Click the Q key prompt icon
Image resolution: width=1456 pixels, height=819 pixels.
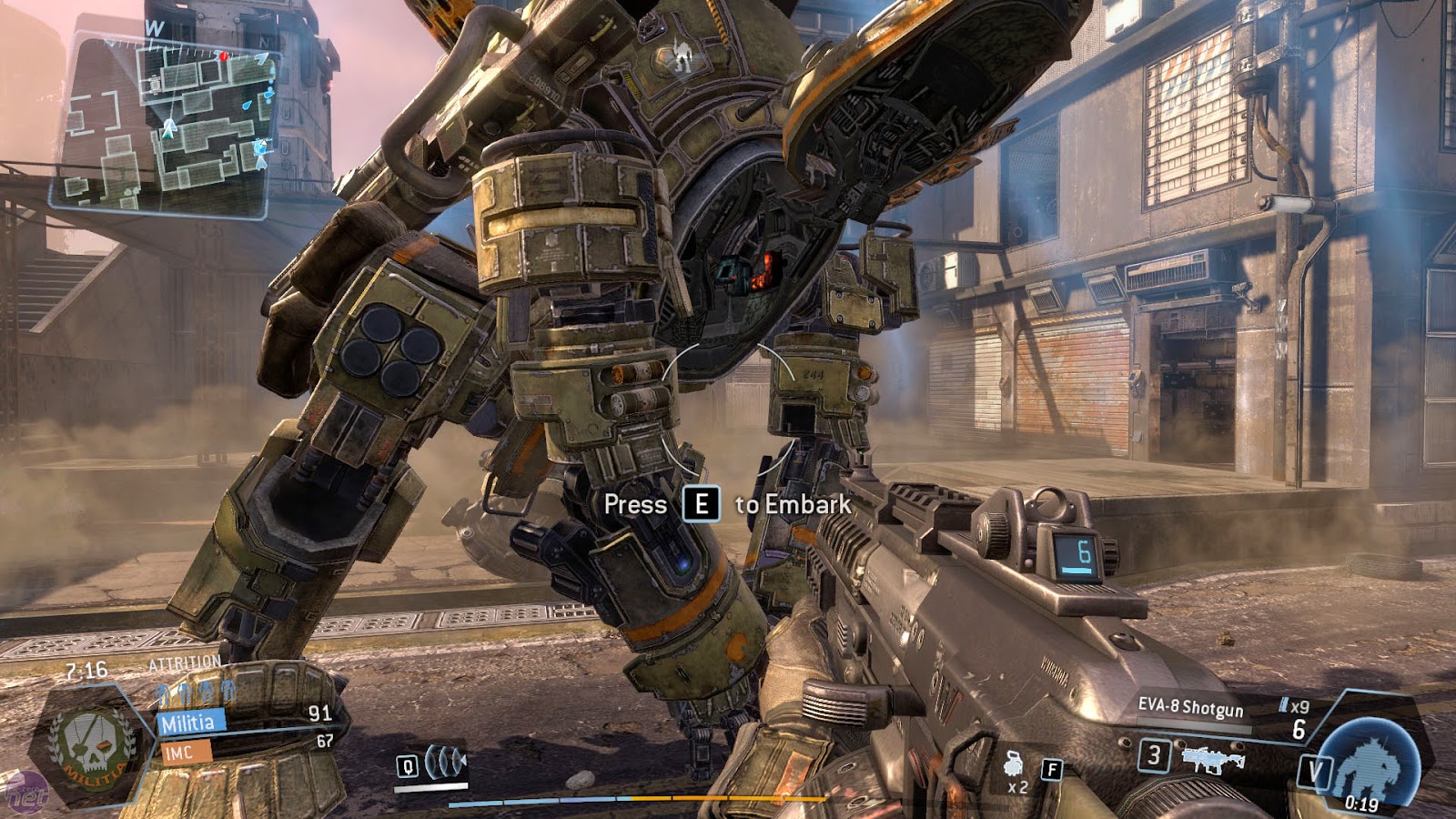[408, 767]
